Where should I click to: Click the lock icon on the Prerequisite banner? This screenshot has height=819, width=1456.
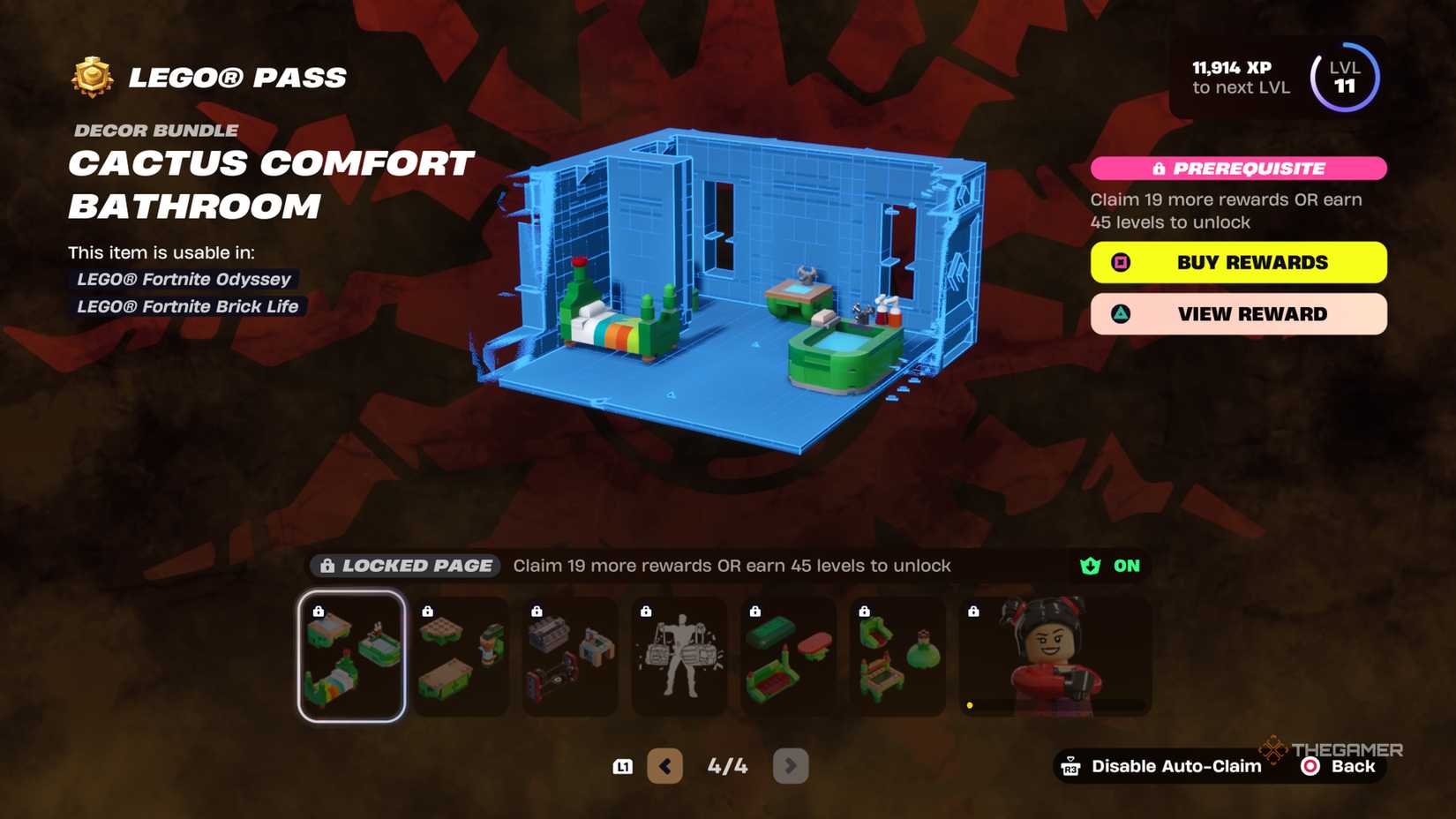click(1159, 169)
